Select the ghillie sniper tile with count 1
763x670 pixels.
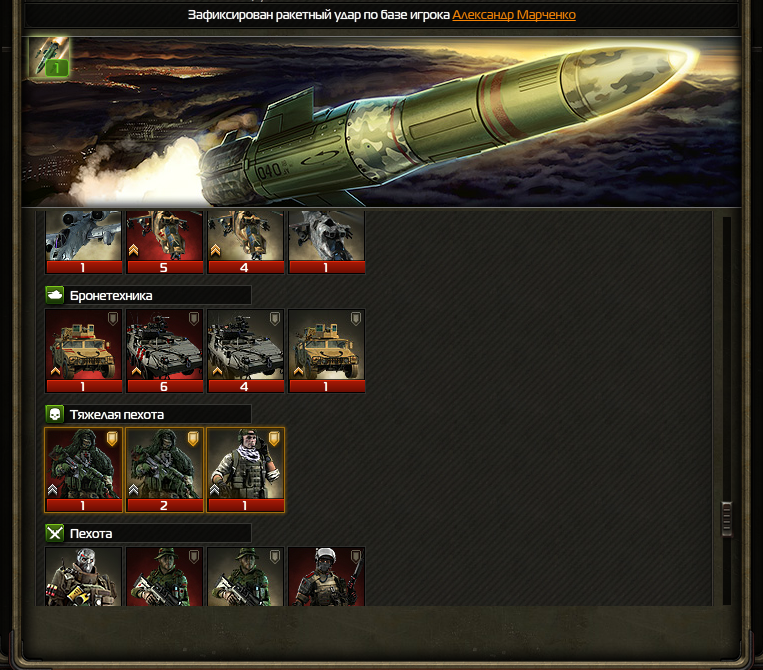click(x=84, y=469)
